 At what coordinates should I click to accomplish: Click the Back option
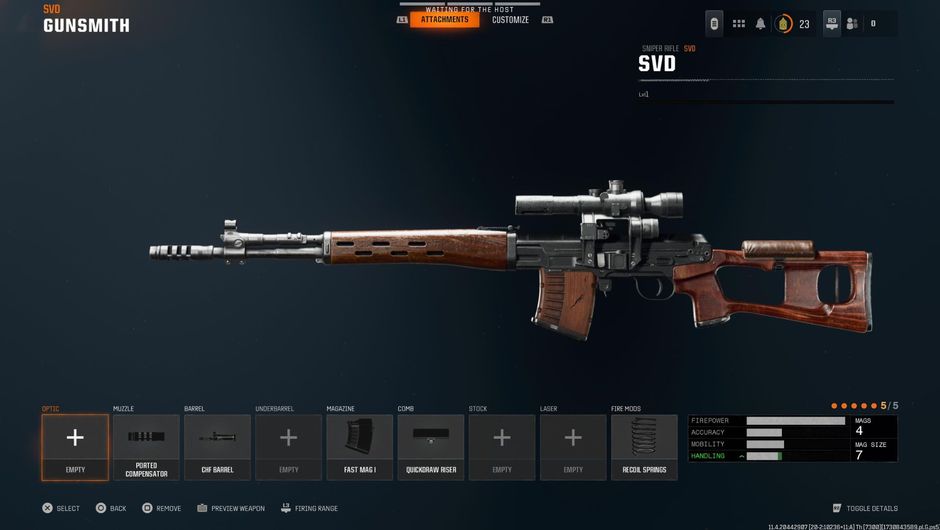point(111,508)
